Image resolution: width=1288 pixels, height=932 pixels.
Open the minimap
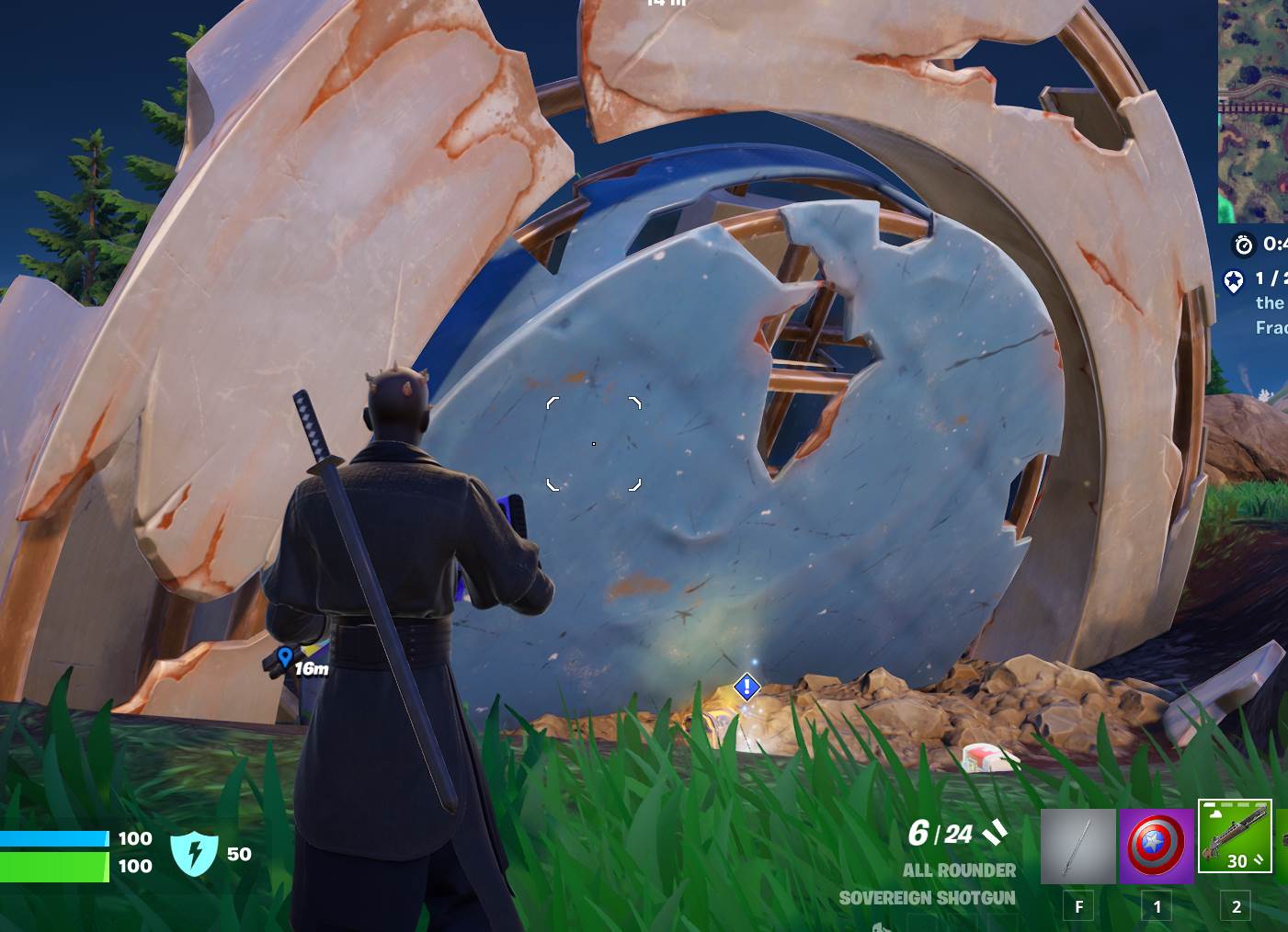(x=1253, y=110)
